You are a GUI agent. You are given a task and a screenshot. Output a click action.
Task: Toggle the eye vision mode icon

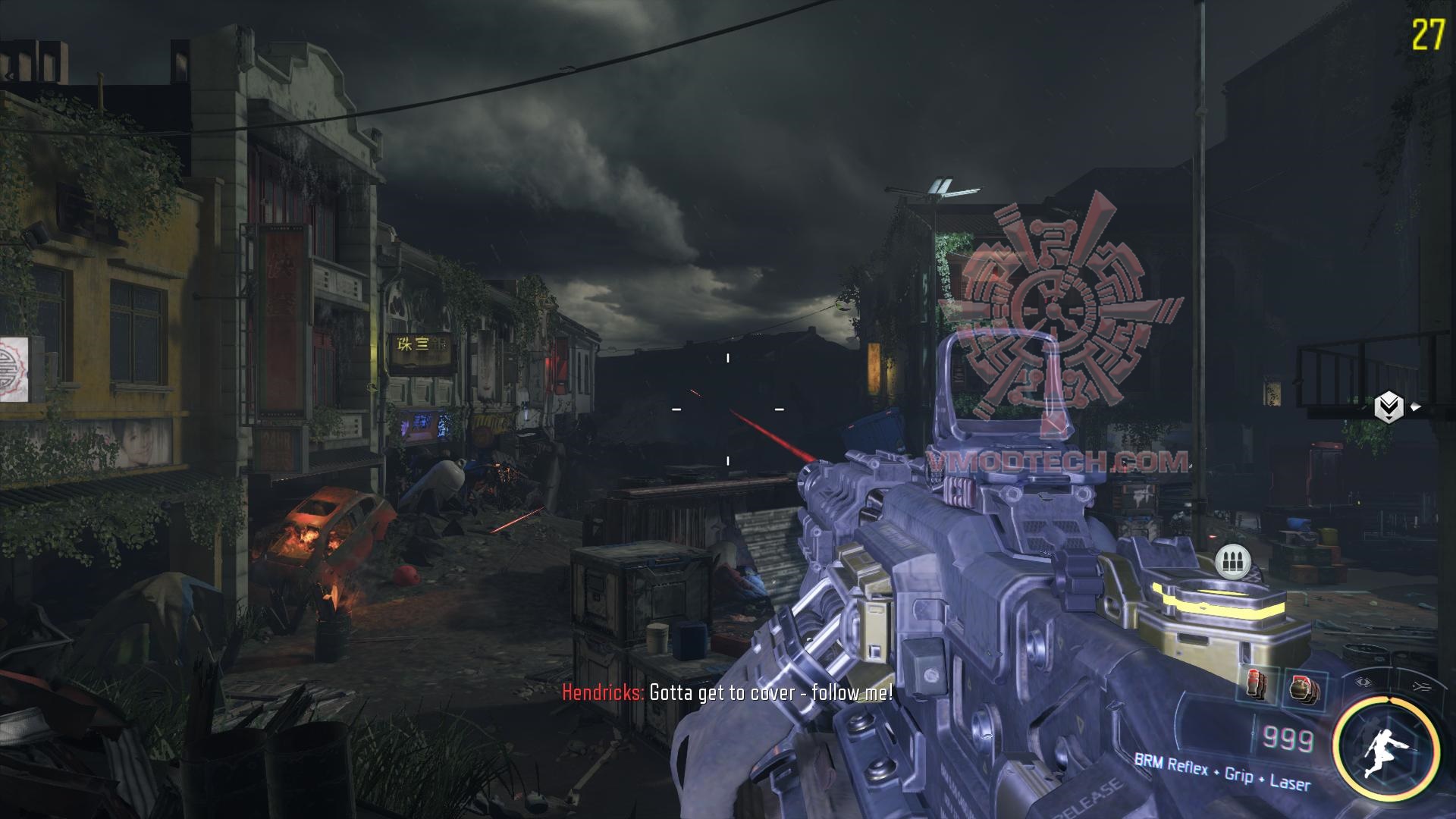click(x=1364, y=682)
